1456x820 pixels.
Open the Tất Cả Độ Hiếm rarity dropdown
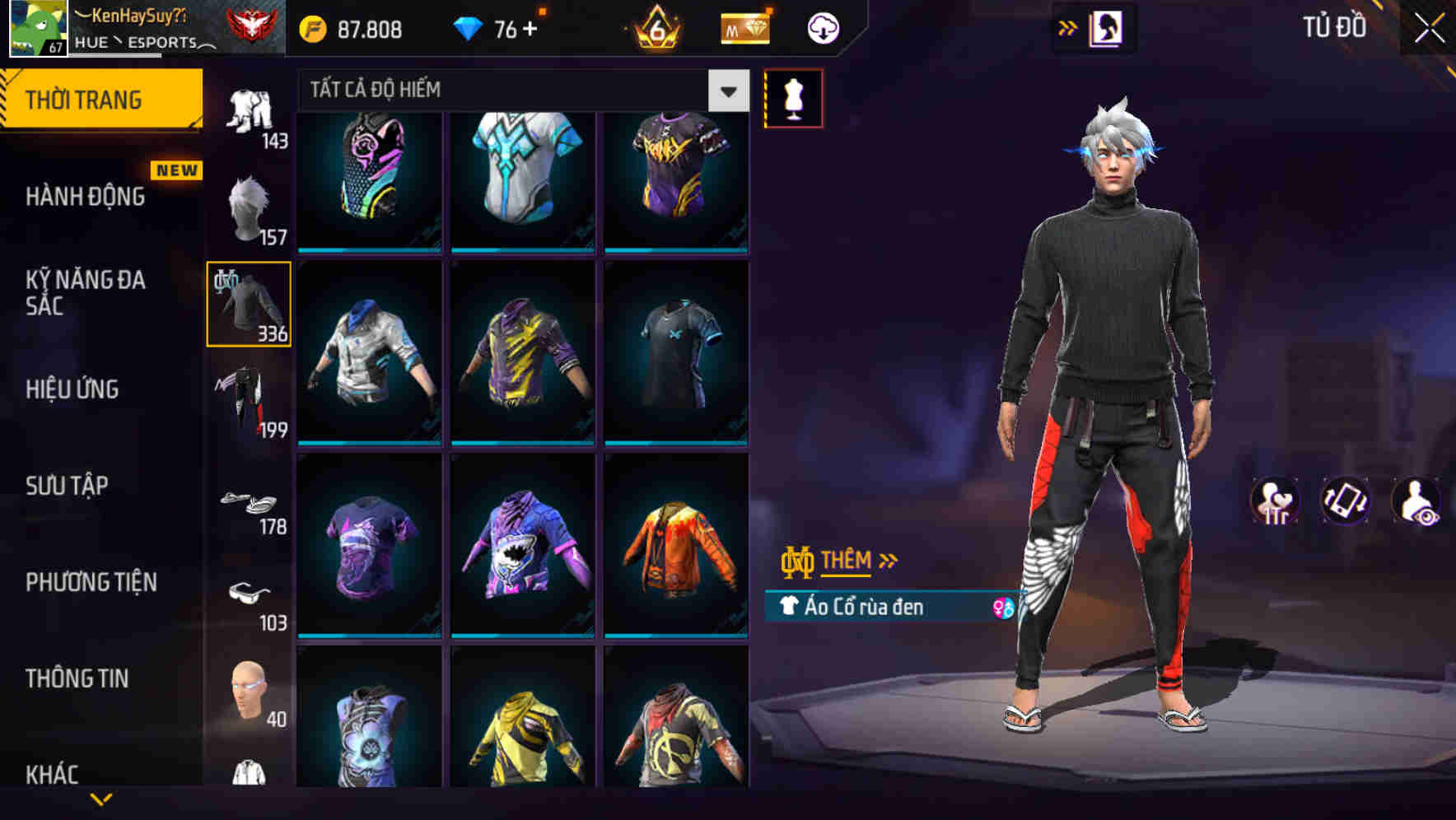[726, 91]
